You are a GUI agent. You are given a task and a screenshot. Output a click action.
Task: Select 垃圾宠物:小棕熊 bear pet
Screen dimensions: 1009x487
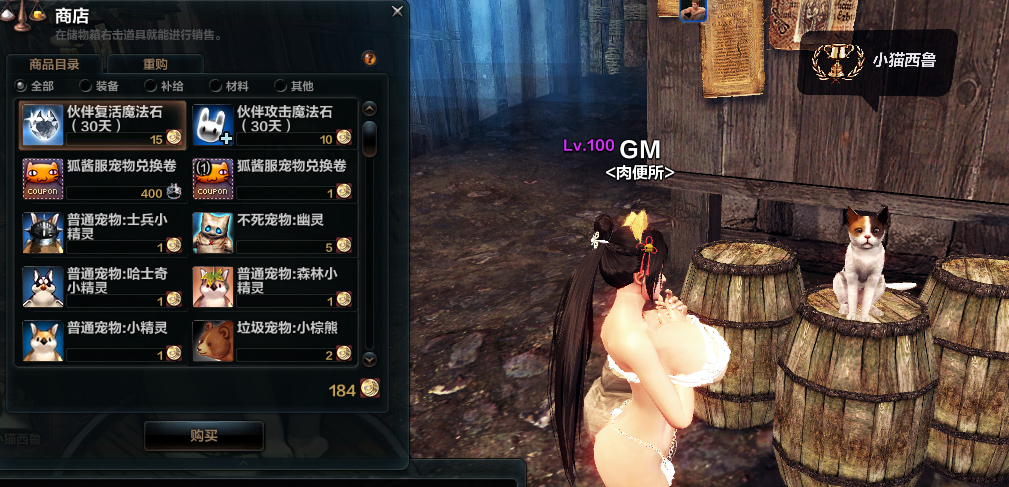(x=272, y=340)
